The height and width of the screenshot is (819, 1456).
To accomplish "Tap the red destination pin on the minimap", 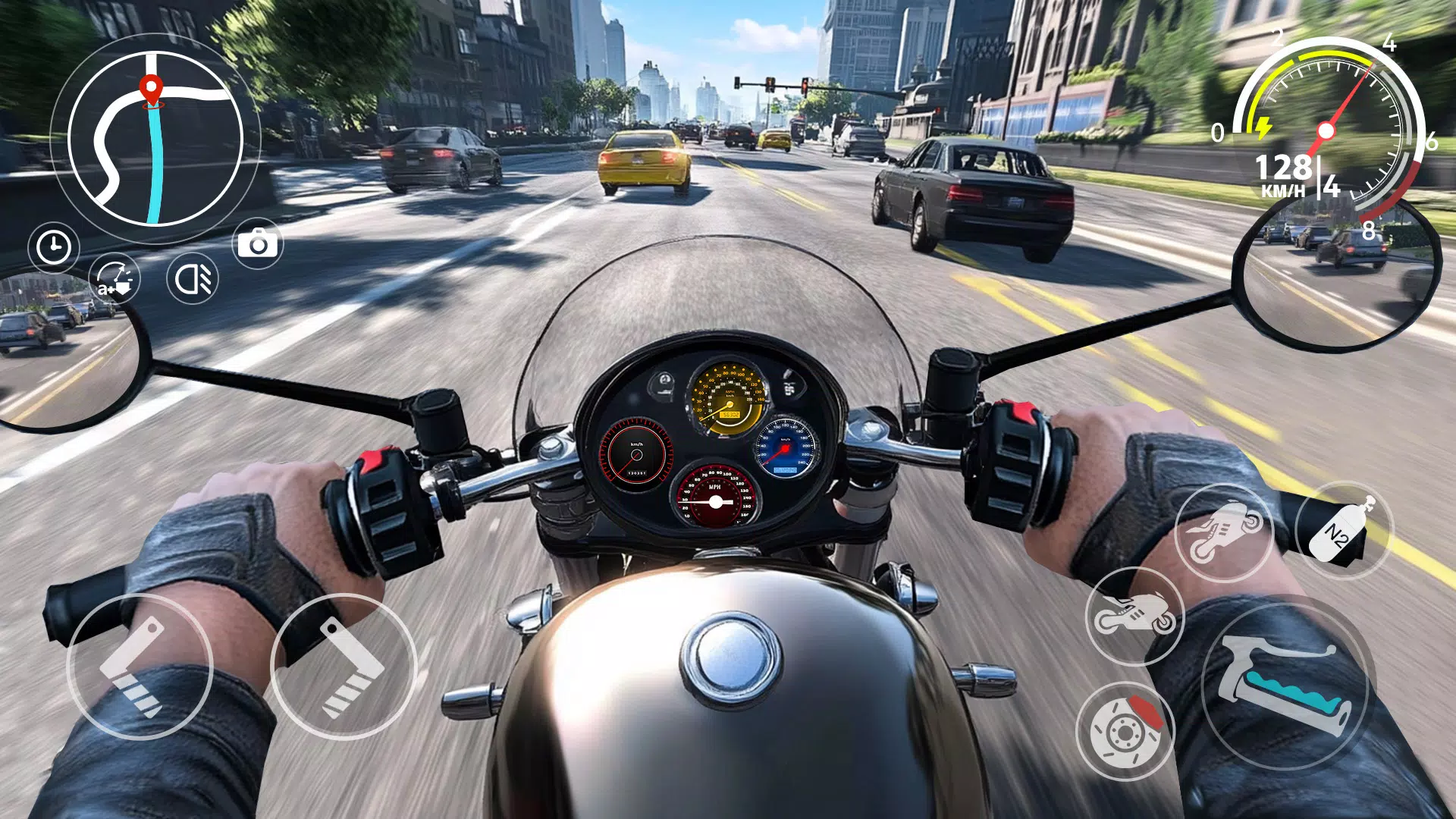I will pos(150,89).
